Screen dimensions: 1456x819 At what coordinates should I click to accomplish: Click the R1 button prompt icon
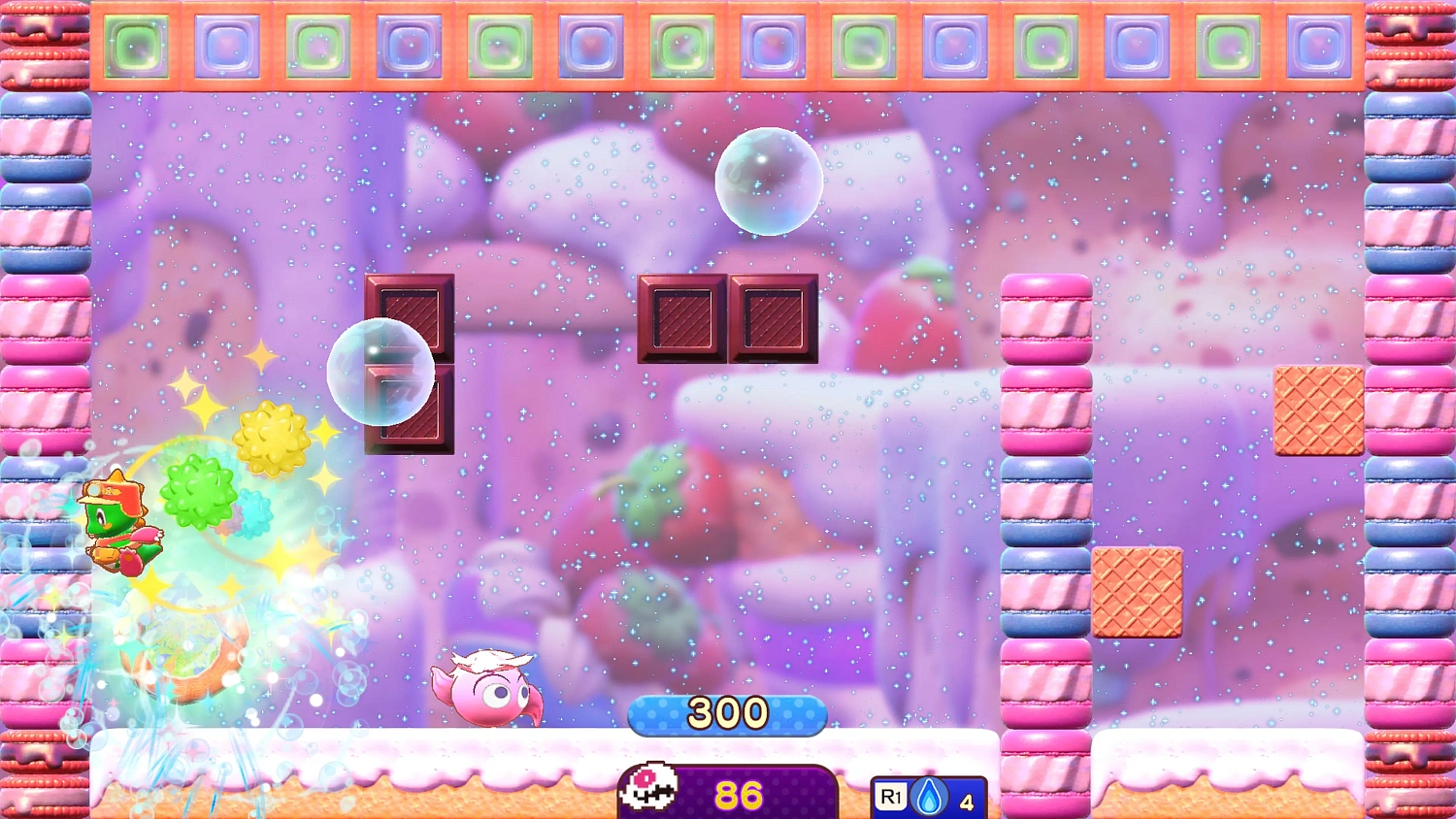click(889, 794)
